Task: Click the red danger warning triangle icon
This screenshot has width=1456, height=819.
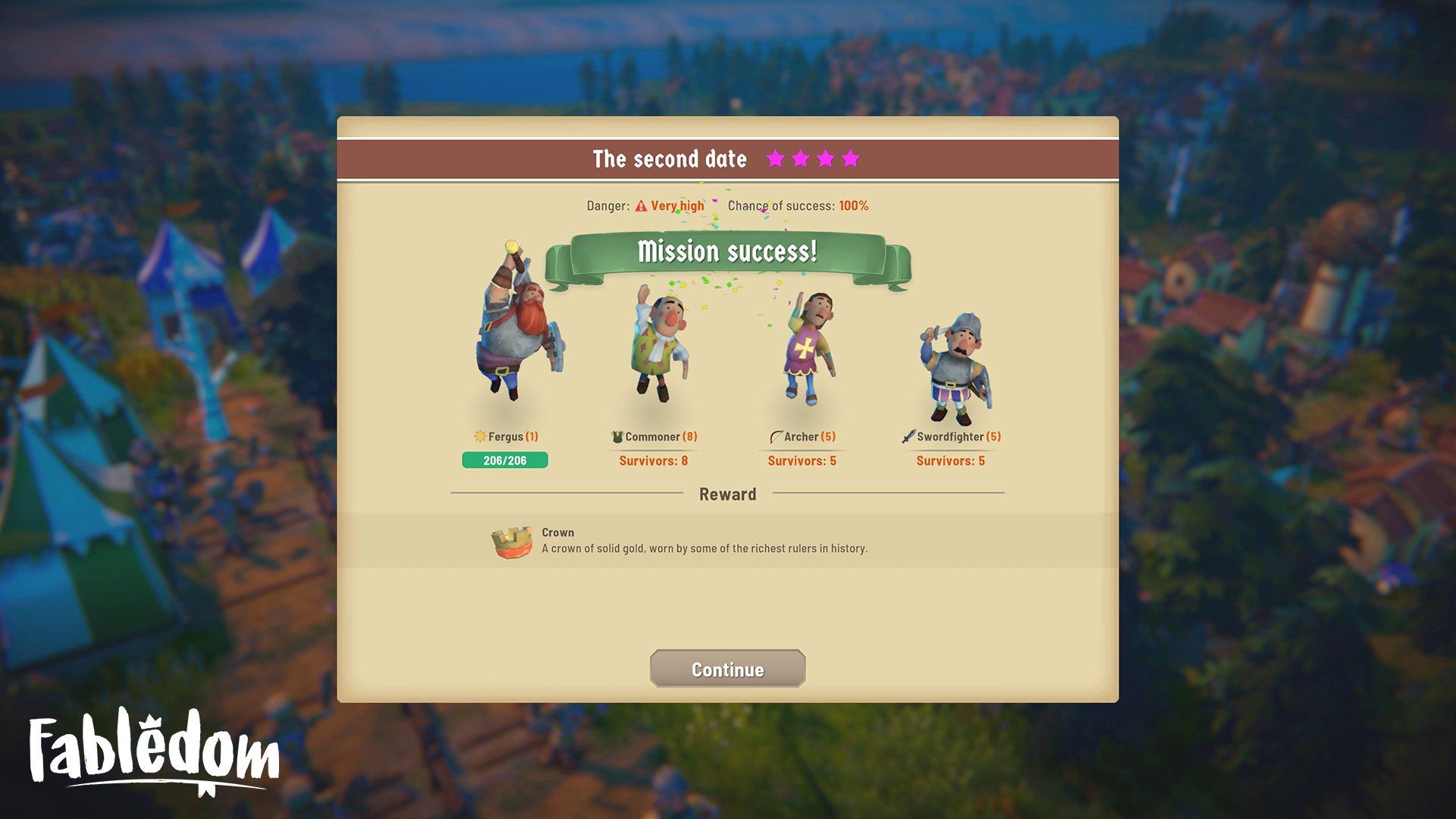Action: click(642, 205)
